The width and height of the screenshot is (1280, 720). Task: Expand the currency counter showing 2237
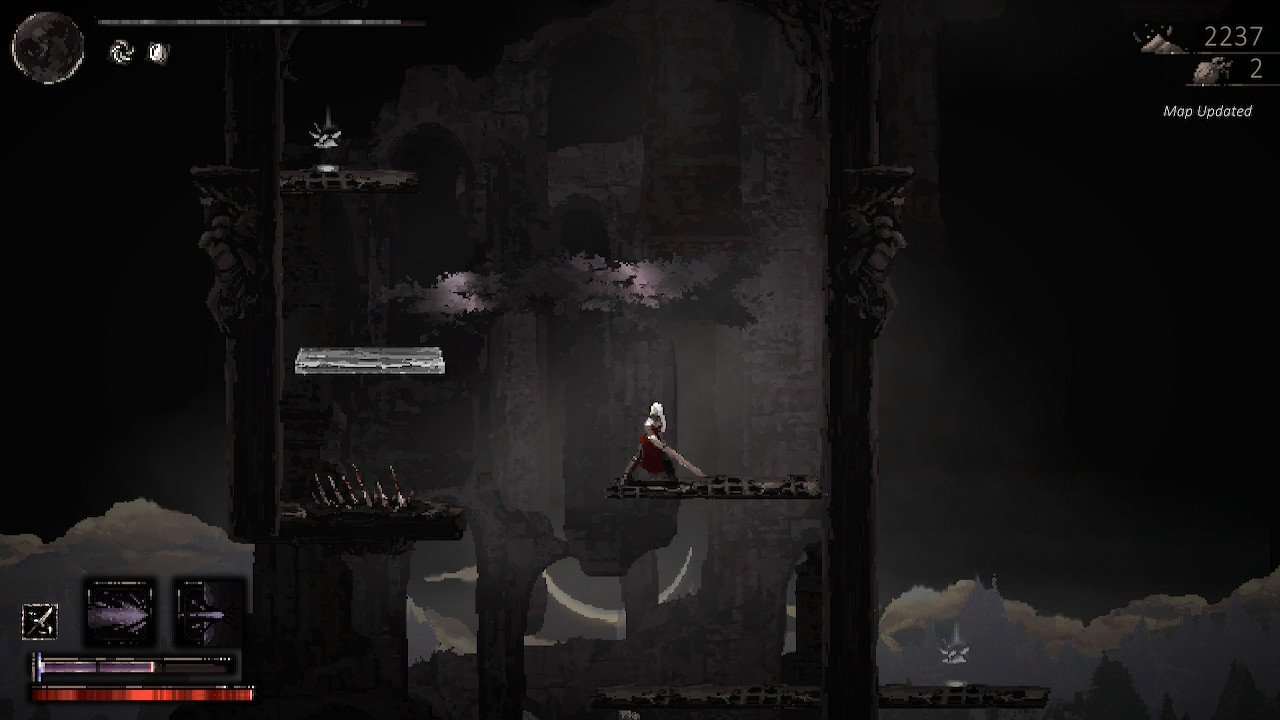point(1236,38)
